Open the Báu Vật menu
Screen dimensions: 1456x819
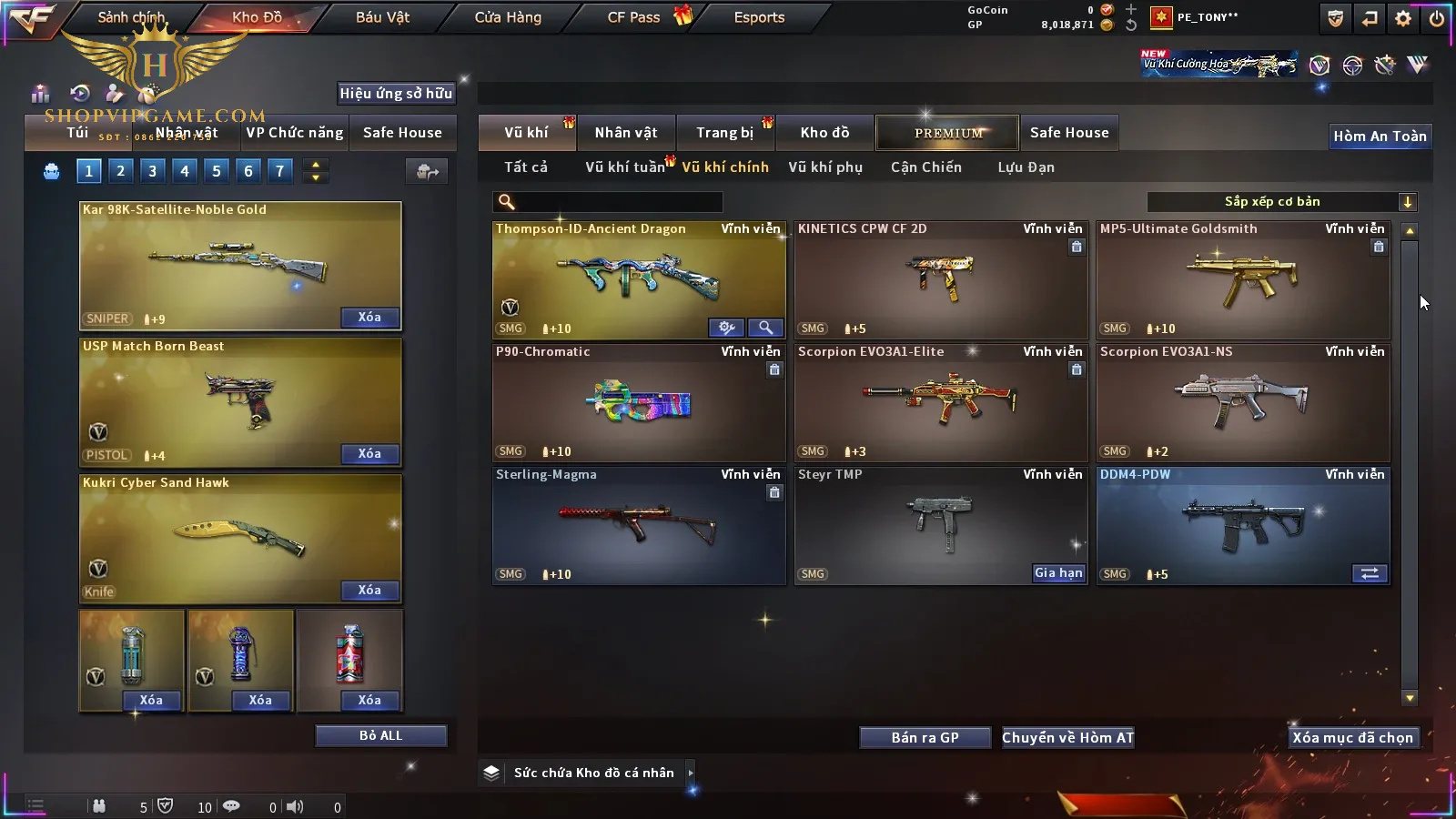tap(382, 17)
